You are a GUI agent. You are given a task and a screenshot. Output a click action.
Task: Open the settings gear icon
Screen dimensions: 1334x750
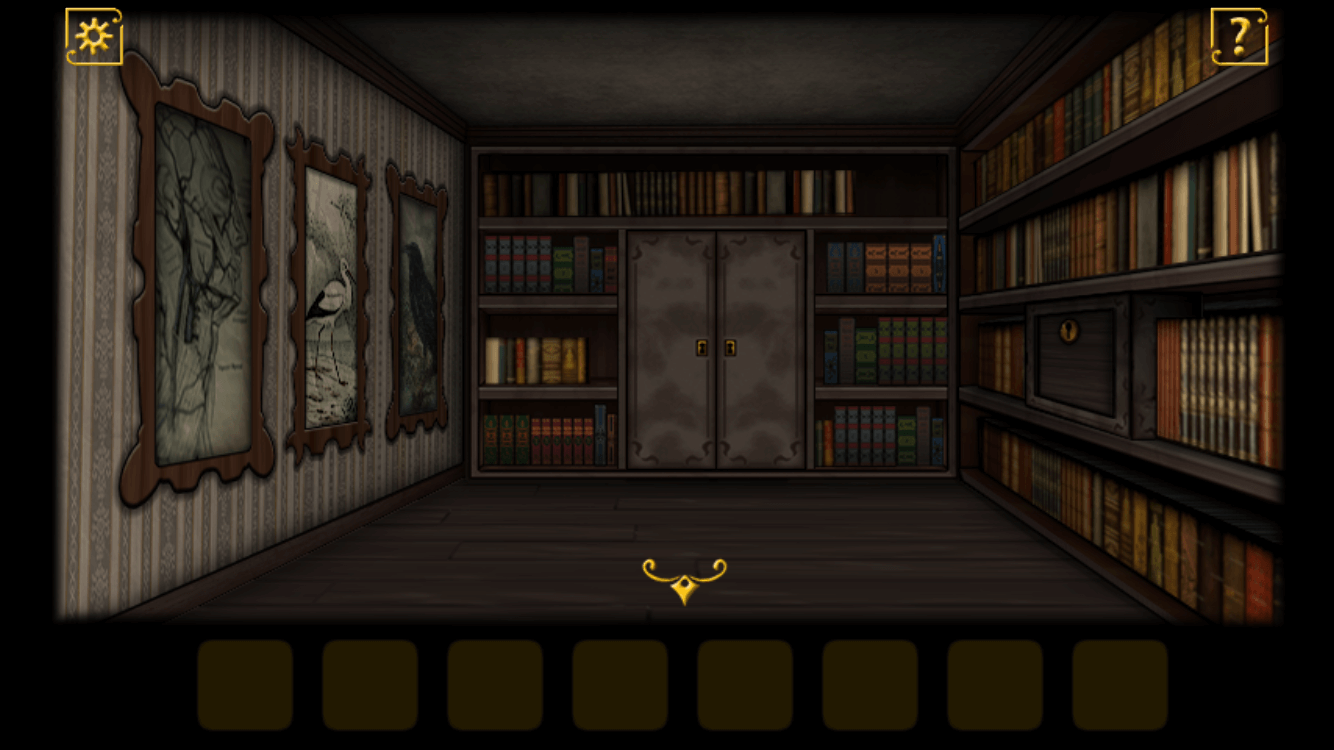(95, 36)
